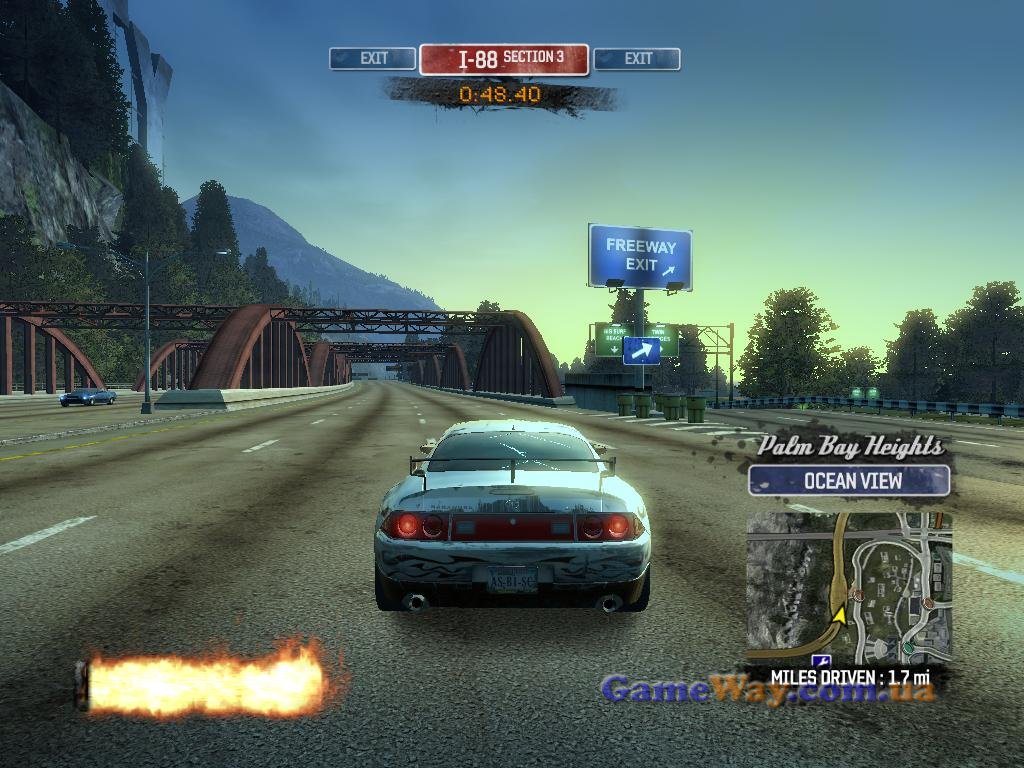Click the green event marker on minimap
Image resolution: width=1024 pixels, height=768 pixels.
coord(907,649)
